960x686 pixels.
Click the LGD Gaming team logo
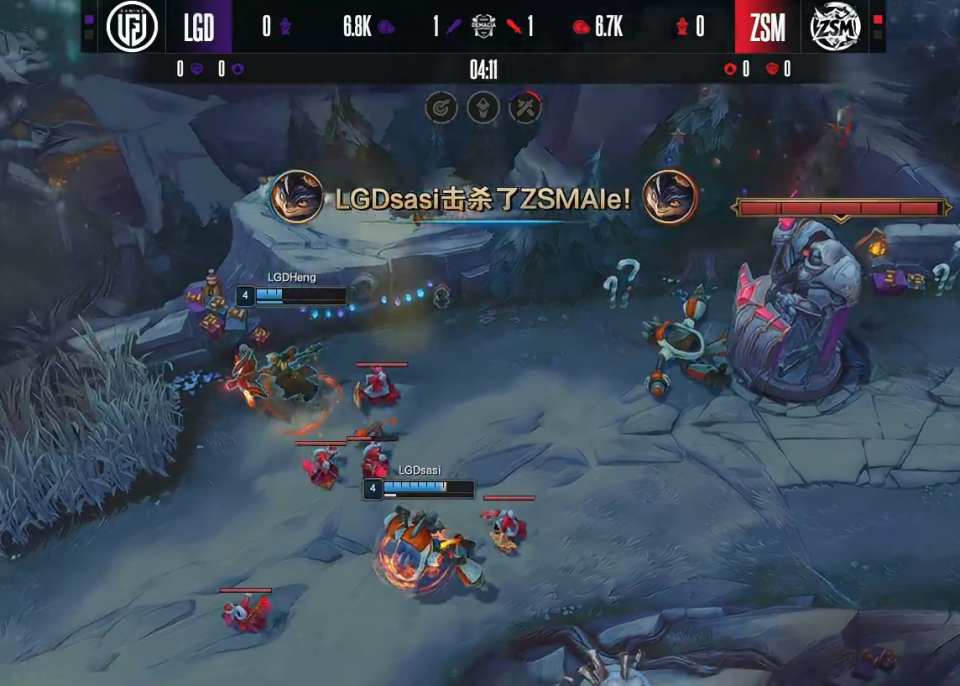pos(132,27)
